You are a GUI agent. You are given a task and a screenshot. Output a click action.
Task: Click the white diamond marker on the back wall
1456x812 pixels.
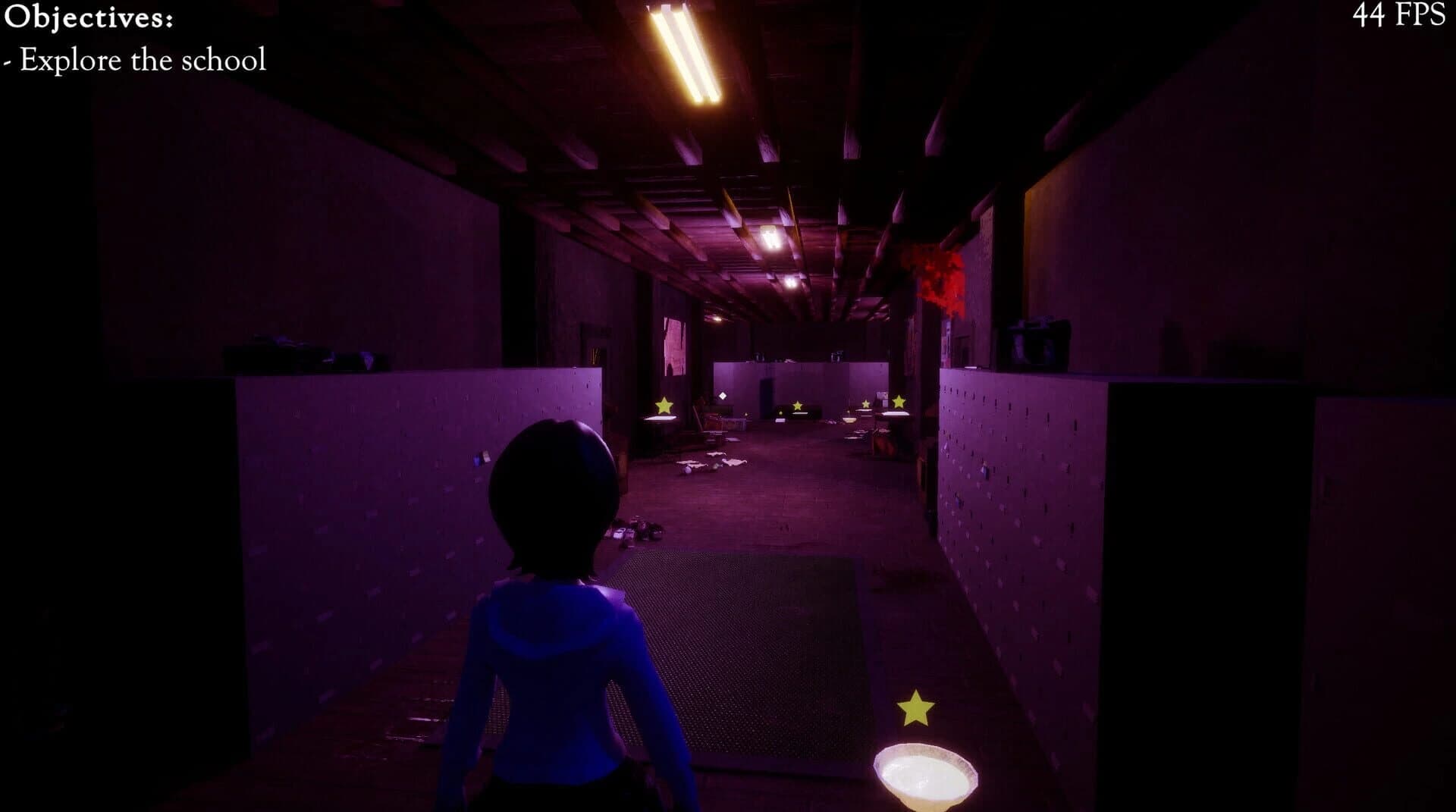point(723,396)
